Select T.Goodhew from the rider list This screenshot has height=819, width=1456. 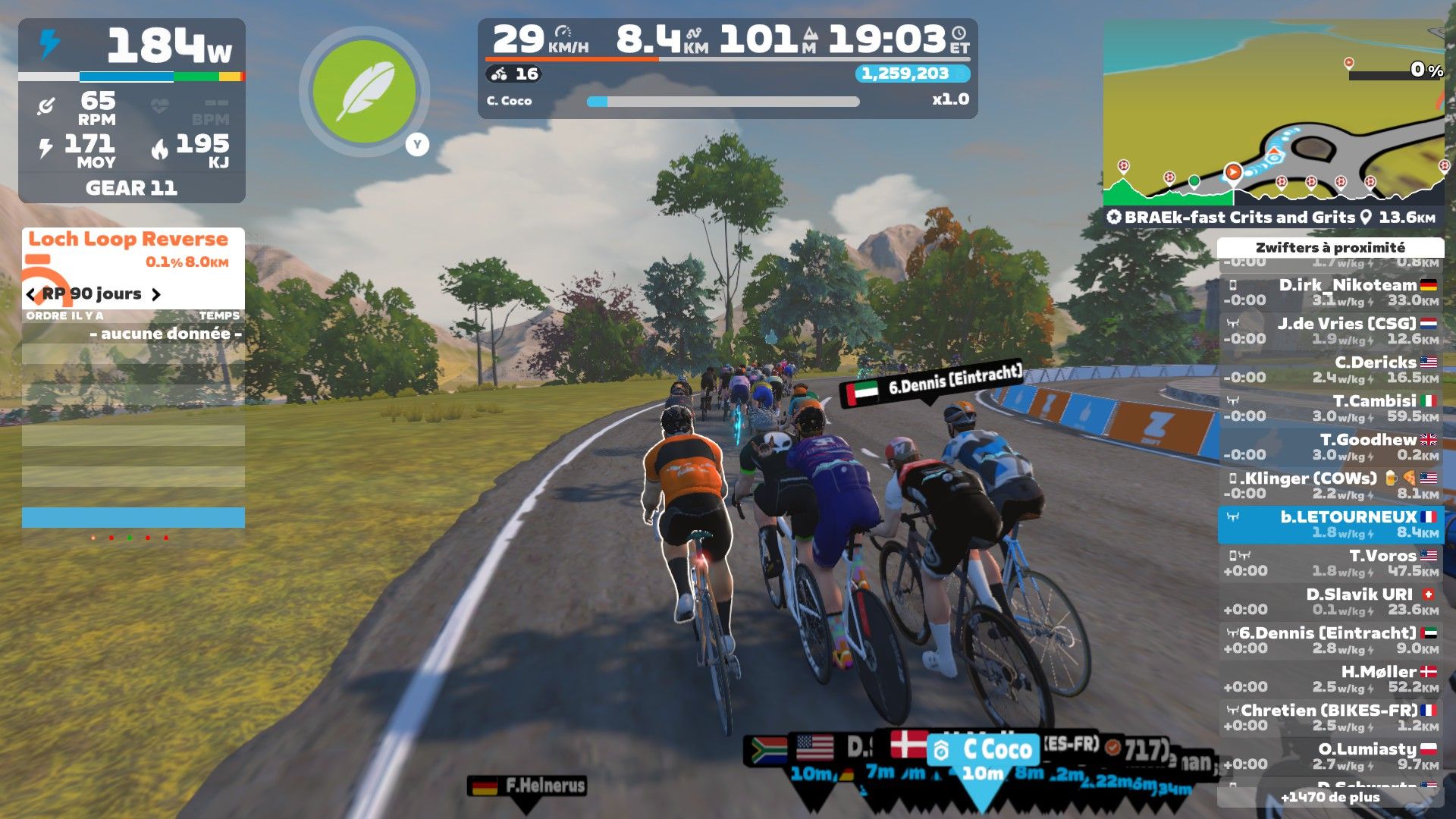(x=1331, y=447)
